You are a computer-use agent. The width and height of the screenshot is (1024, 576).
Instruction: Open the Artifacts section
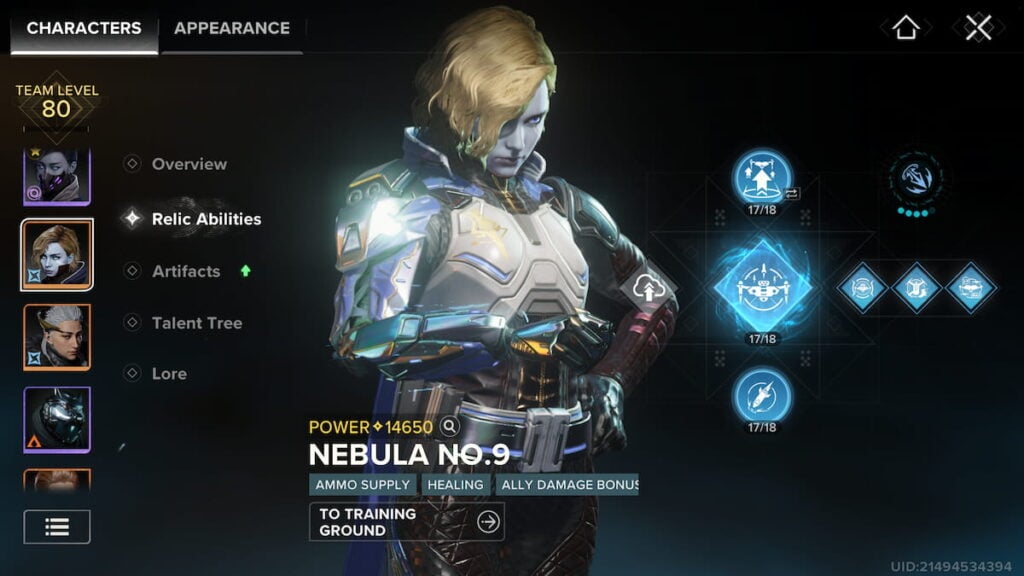tap(185, 271)
